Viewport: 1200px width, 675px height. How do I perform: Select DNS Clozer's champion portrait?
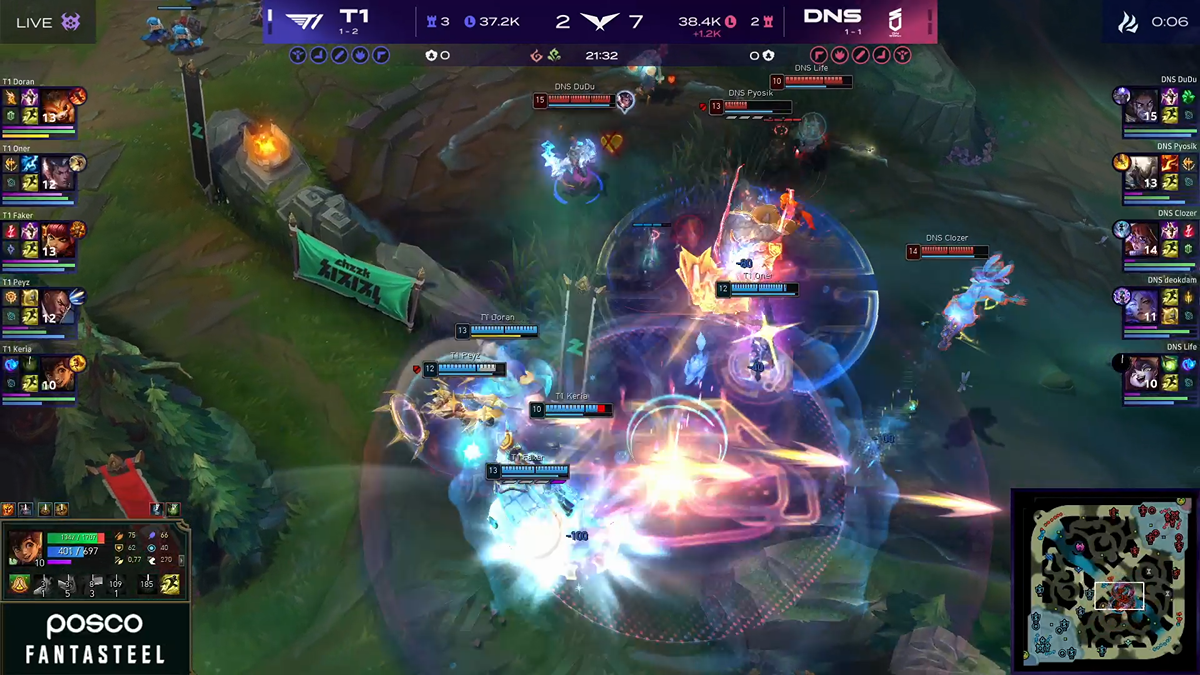tap(1141, 239)
